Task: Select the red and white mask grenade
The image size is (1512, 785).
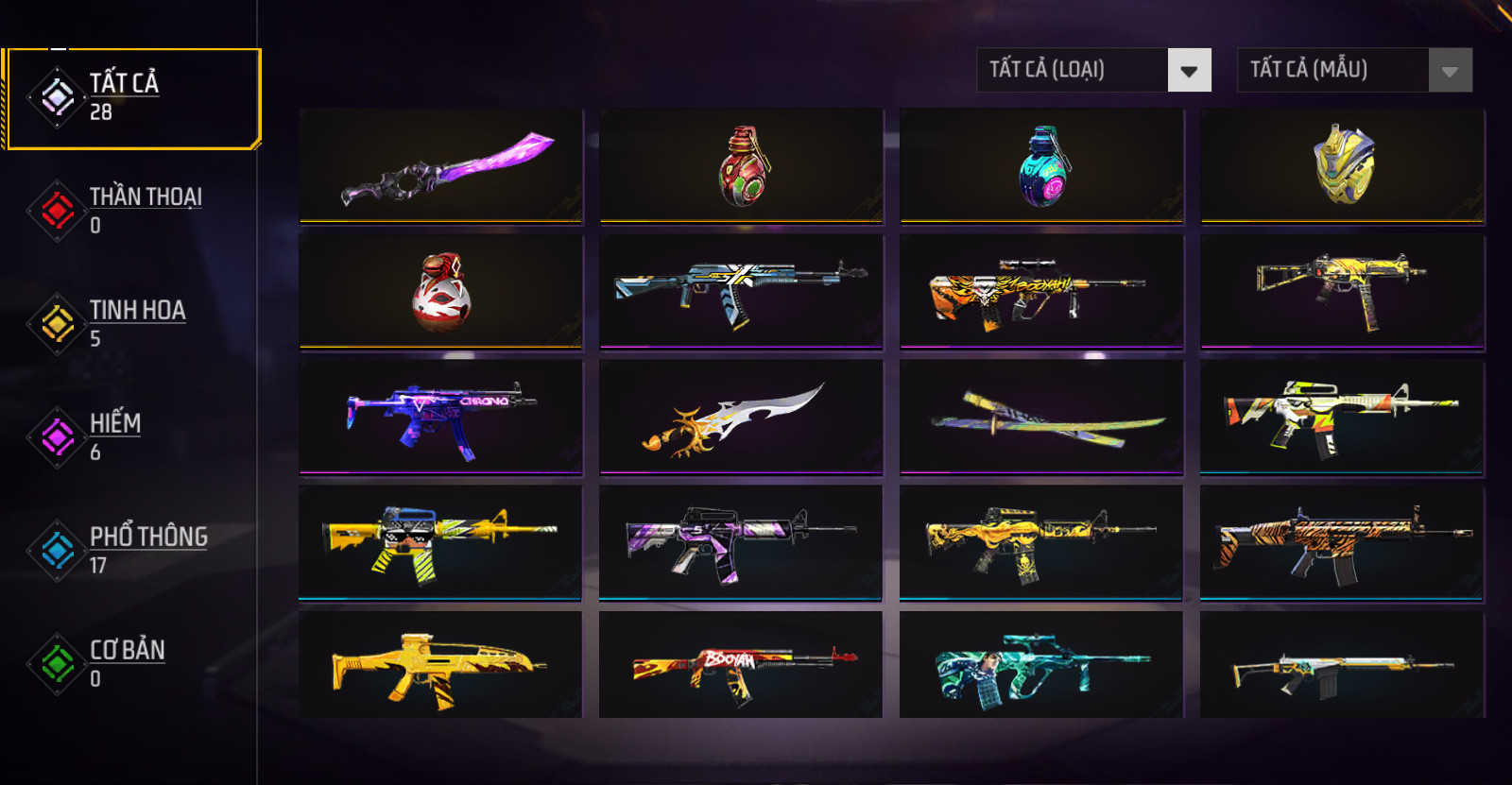Action: click(441, 292)
